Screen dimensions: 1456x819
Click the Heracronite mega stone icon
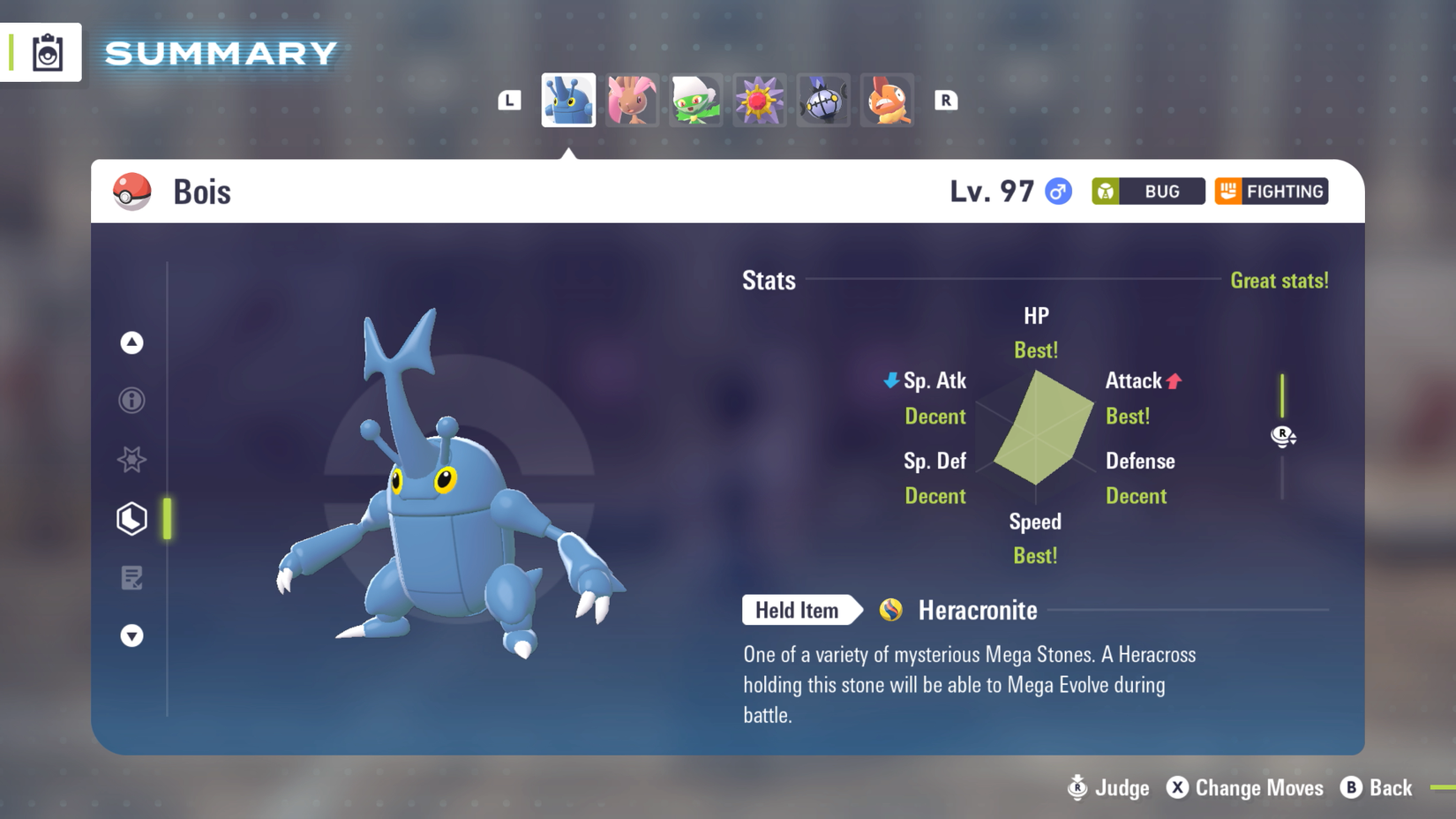click(x=890, y=610)
